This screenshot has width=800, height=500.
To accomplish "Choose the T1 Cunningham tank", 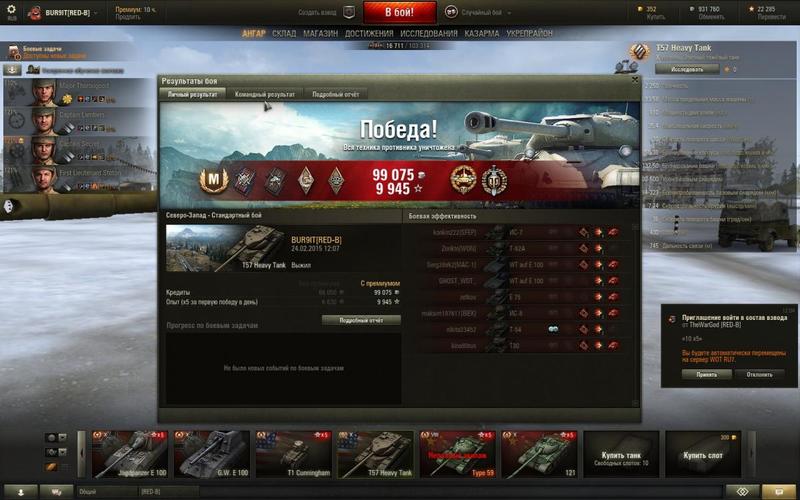I will (x=293, y=455).
